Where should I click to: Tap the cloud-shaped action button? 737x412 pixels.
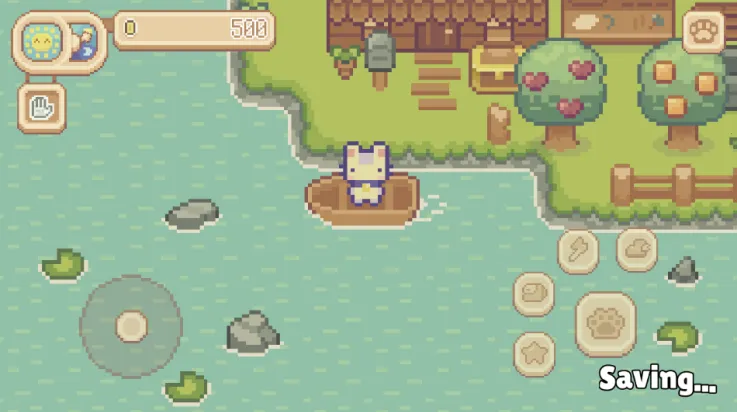tap(637, 249)
